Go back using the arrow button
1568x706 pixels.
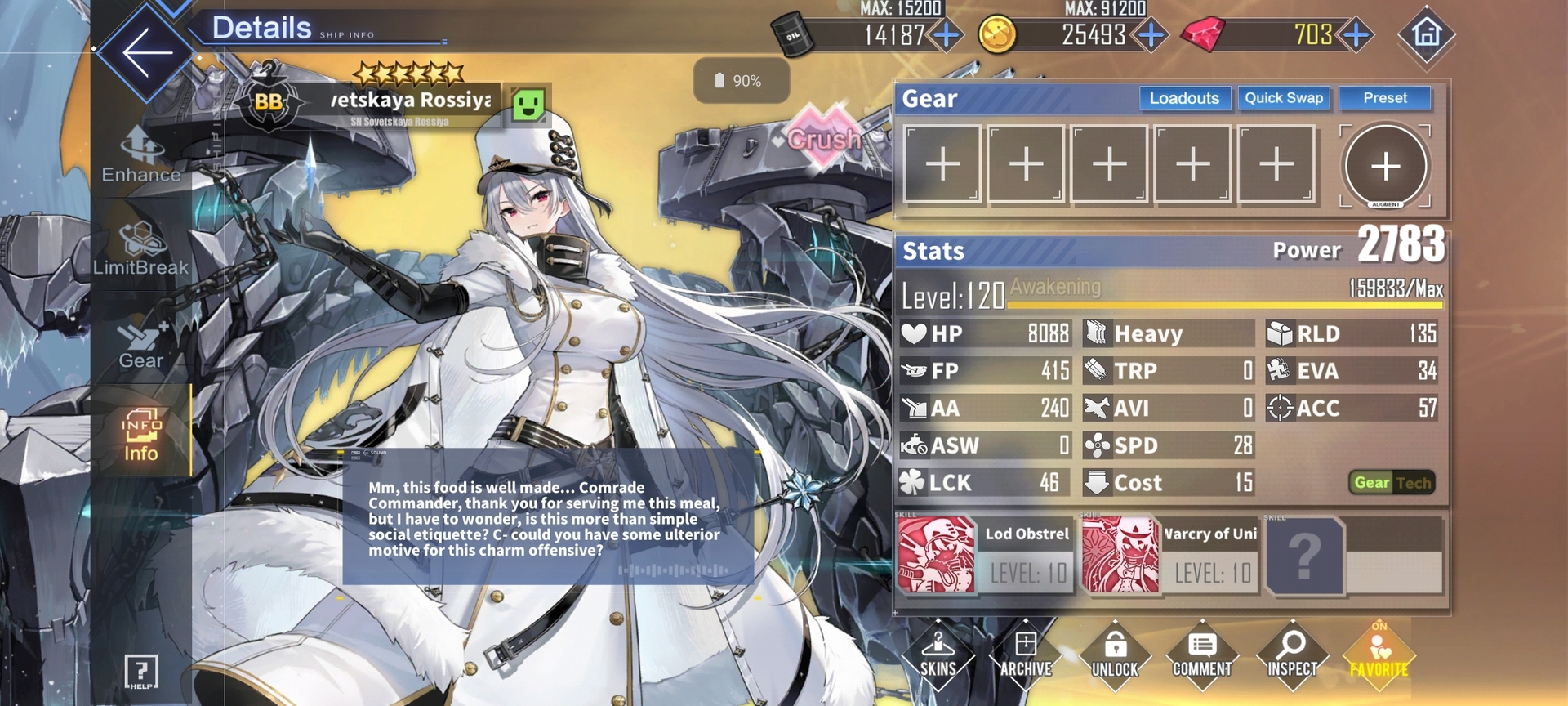tap(147, 52)
